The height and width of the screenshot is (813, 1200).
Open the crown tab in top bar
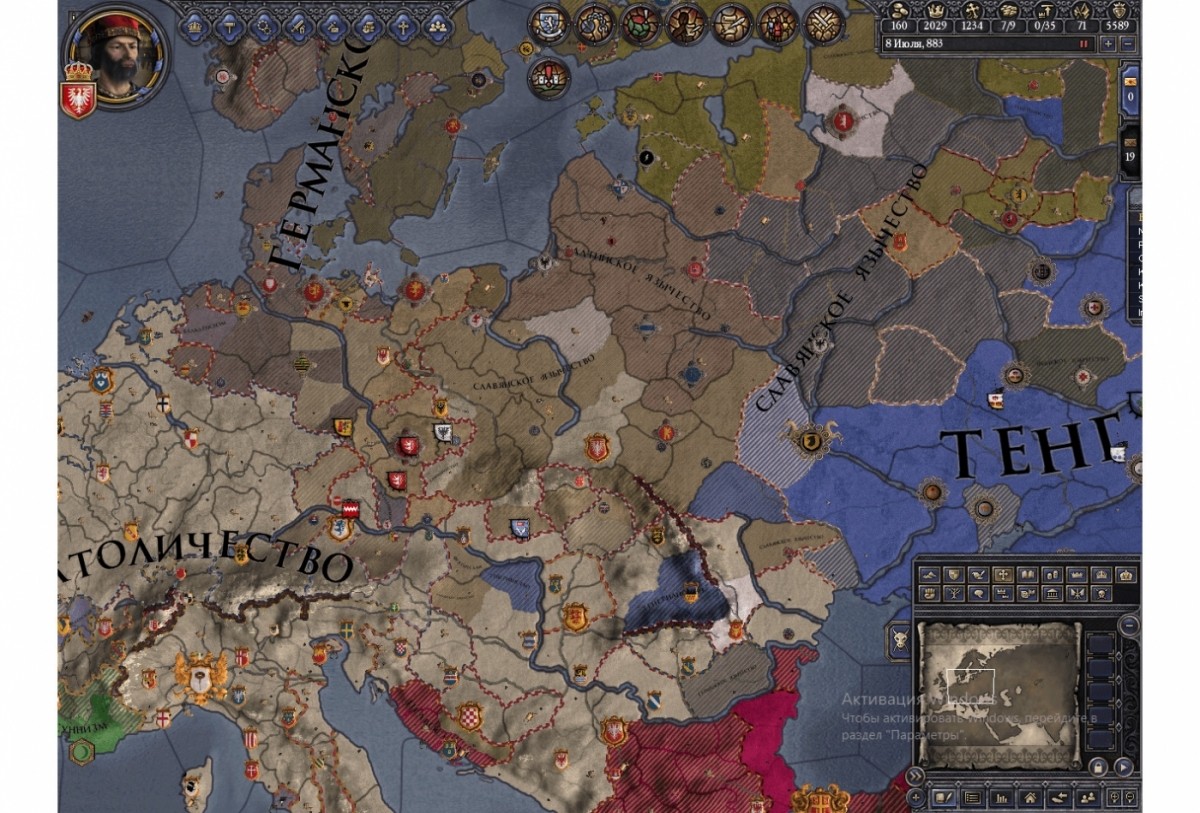pyautogui.click(x=193, y=26)
